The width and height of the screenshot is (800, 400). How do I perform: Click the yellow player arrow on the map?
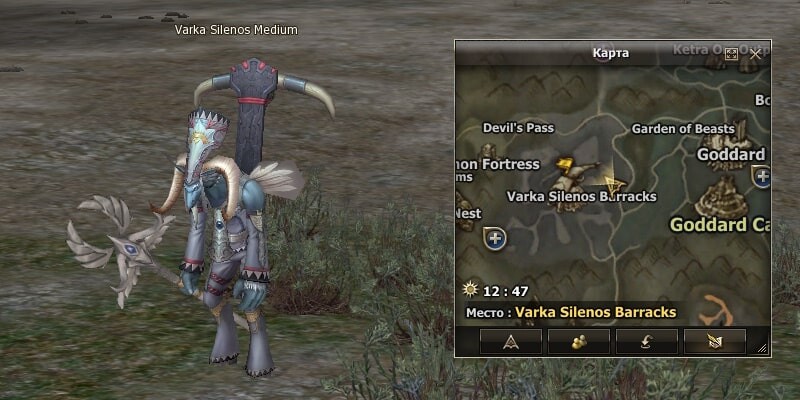coord(613,183)
